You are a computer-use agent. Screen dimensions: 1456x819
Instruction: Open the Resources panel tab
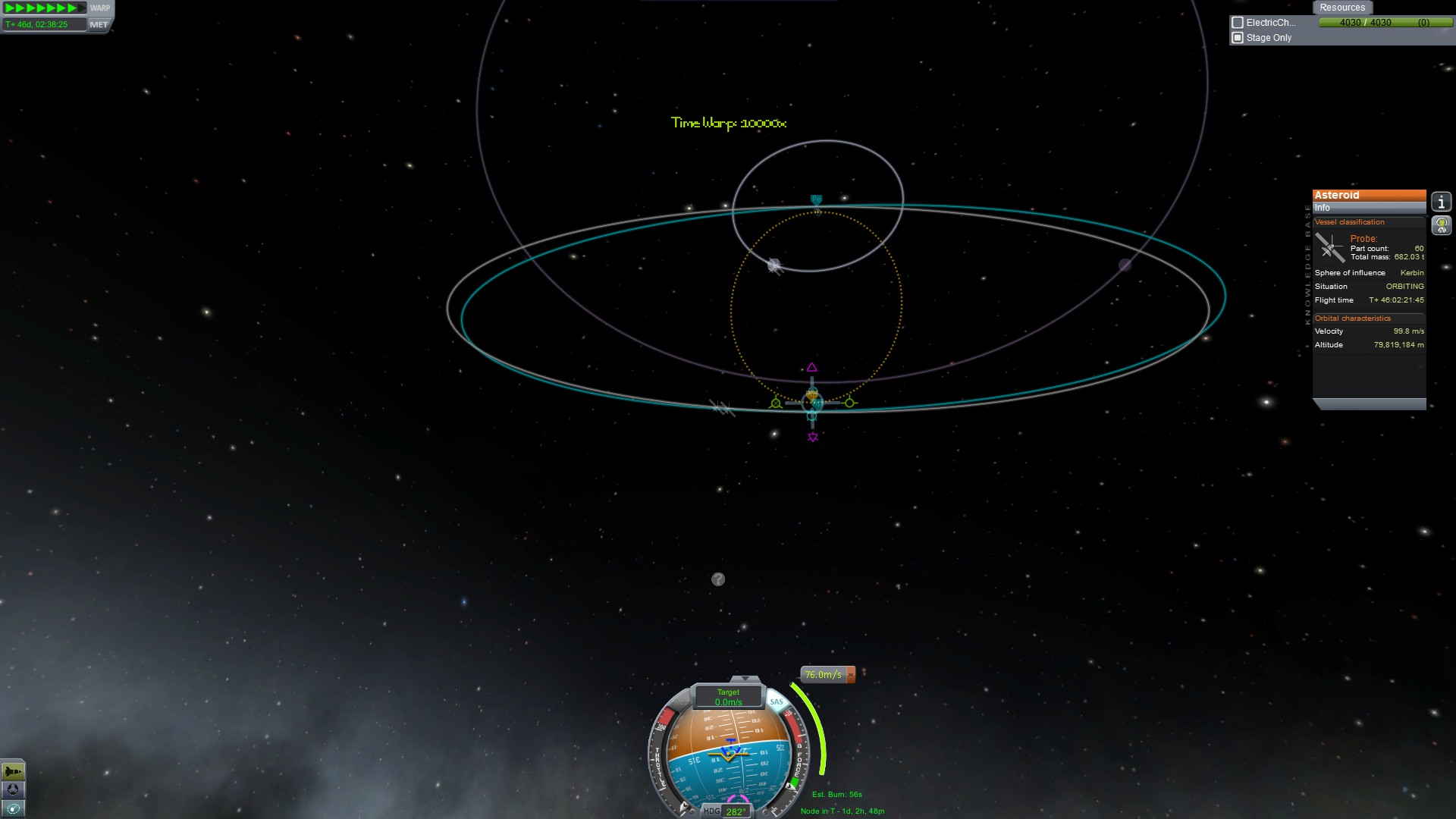[x=1341, y=8]
